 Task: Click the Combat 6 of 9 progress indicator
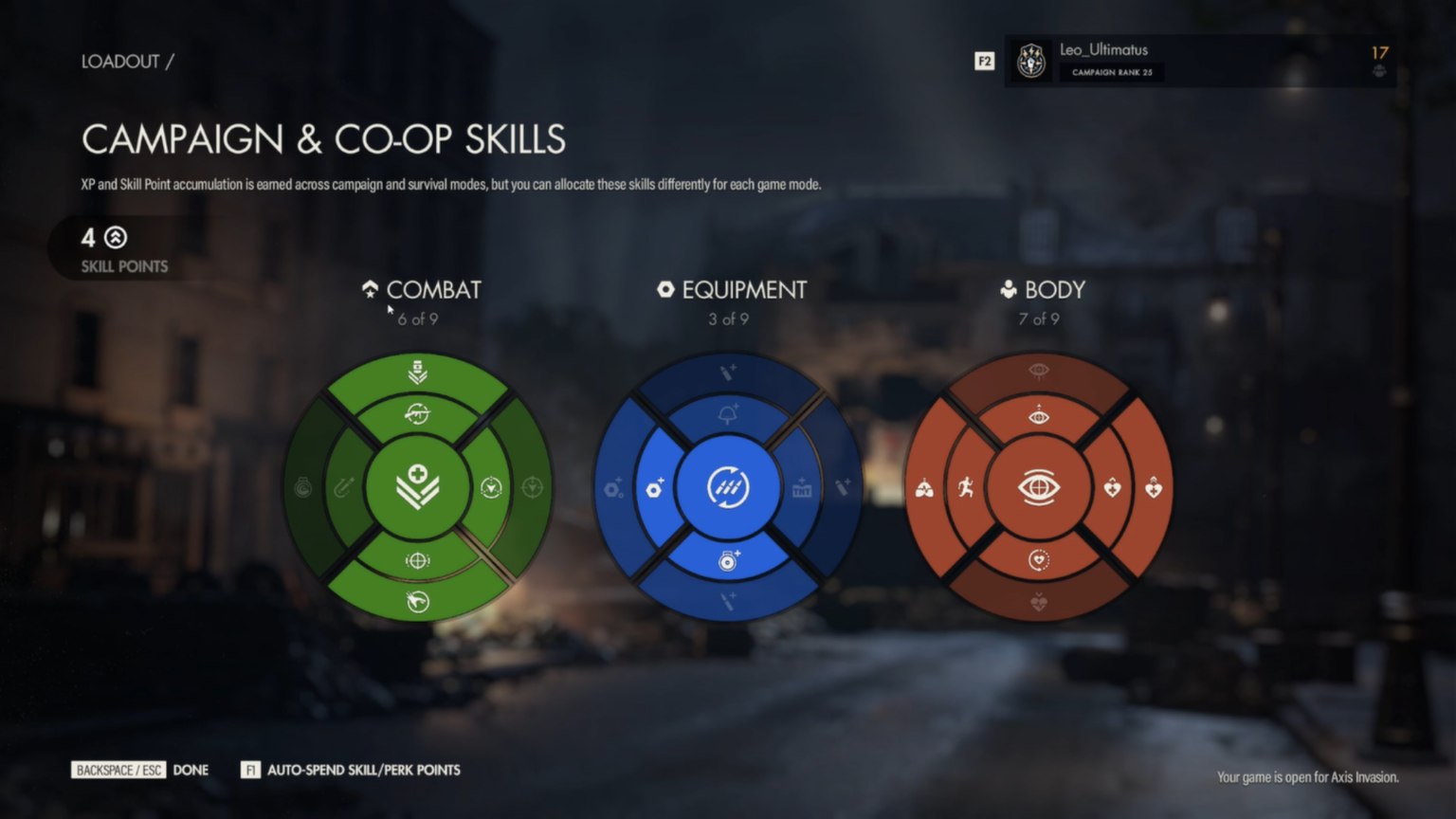(418, 319)
